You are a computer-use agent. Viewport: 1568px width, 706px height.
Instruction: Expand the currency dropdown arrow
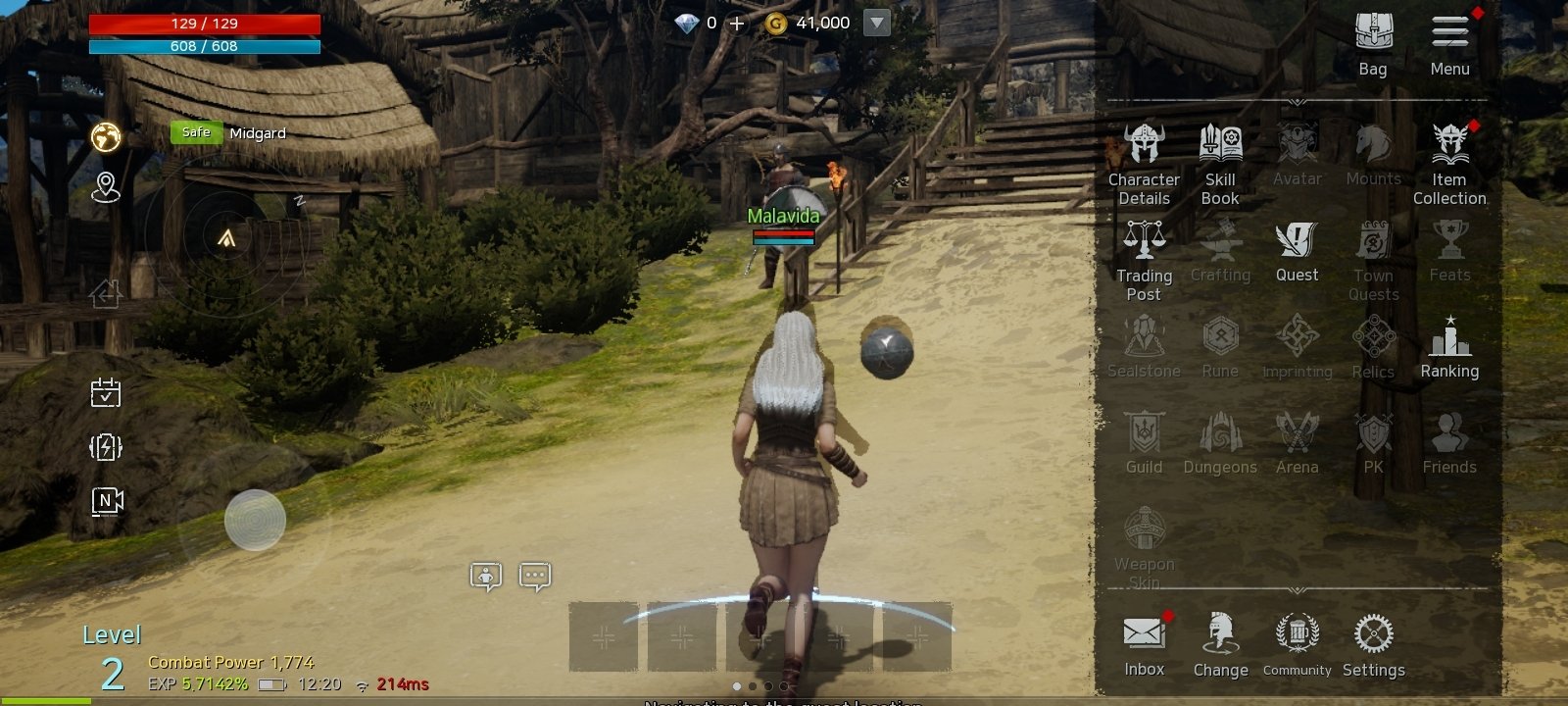pyautogui.click(x=876, y=23)
